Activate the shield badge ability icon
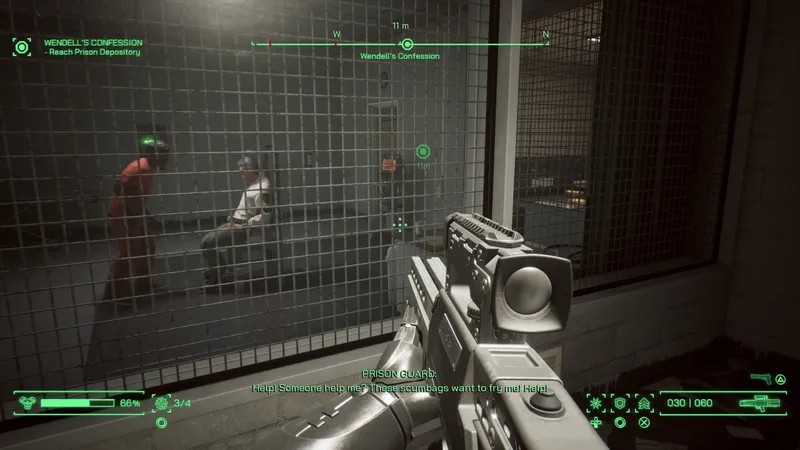This screenshot has height=450, width=800. tap(620, 402)
